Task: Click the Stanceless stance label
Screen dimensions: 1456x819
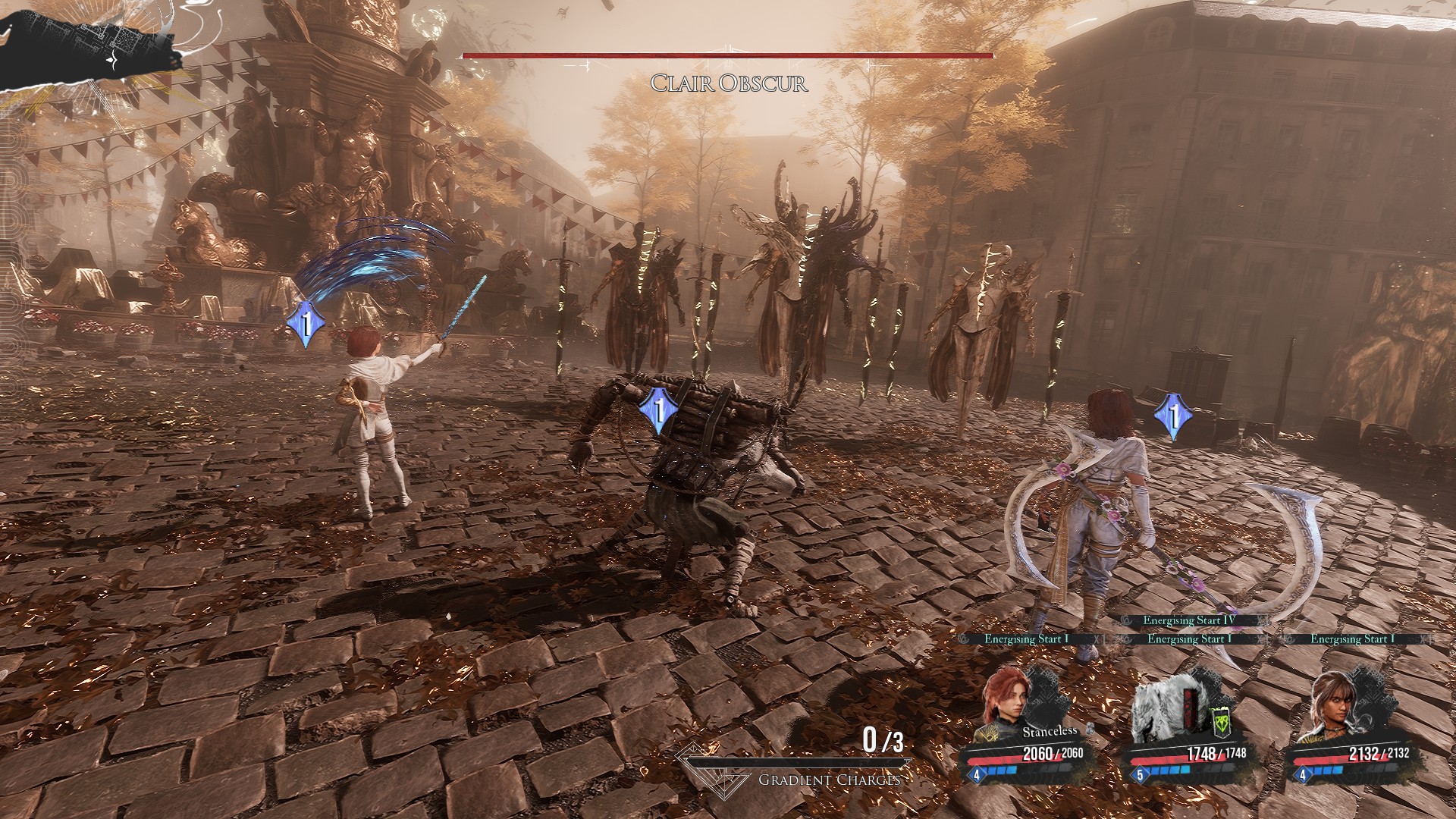Action: coord(1050,732)
